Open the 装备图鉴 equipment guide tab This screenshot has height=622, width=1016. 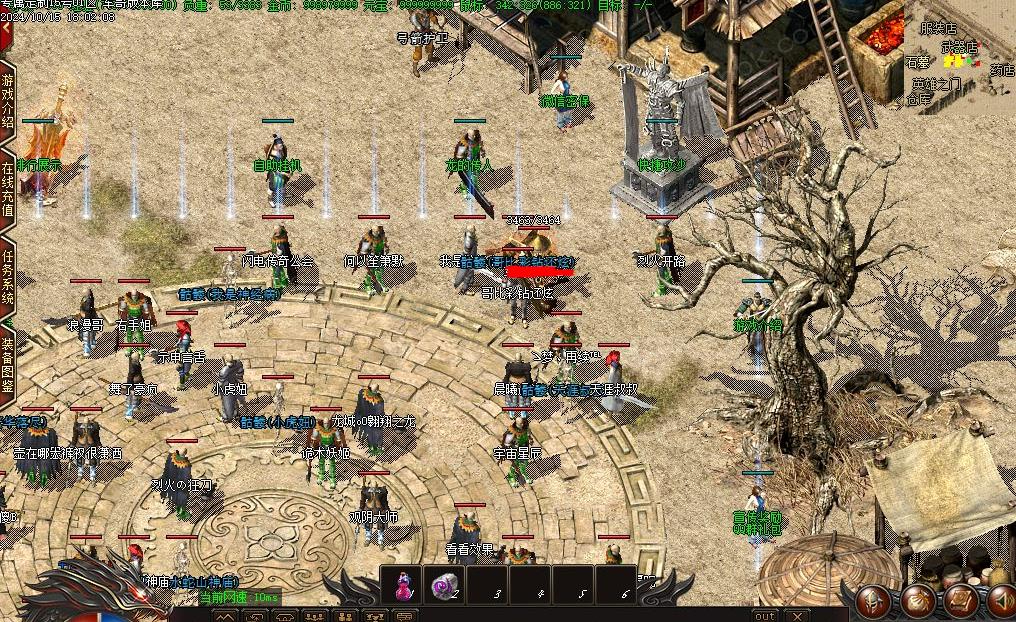[7, 364]
